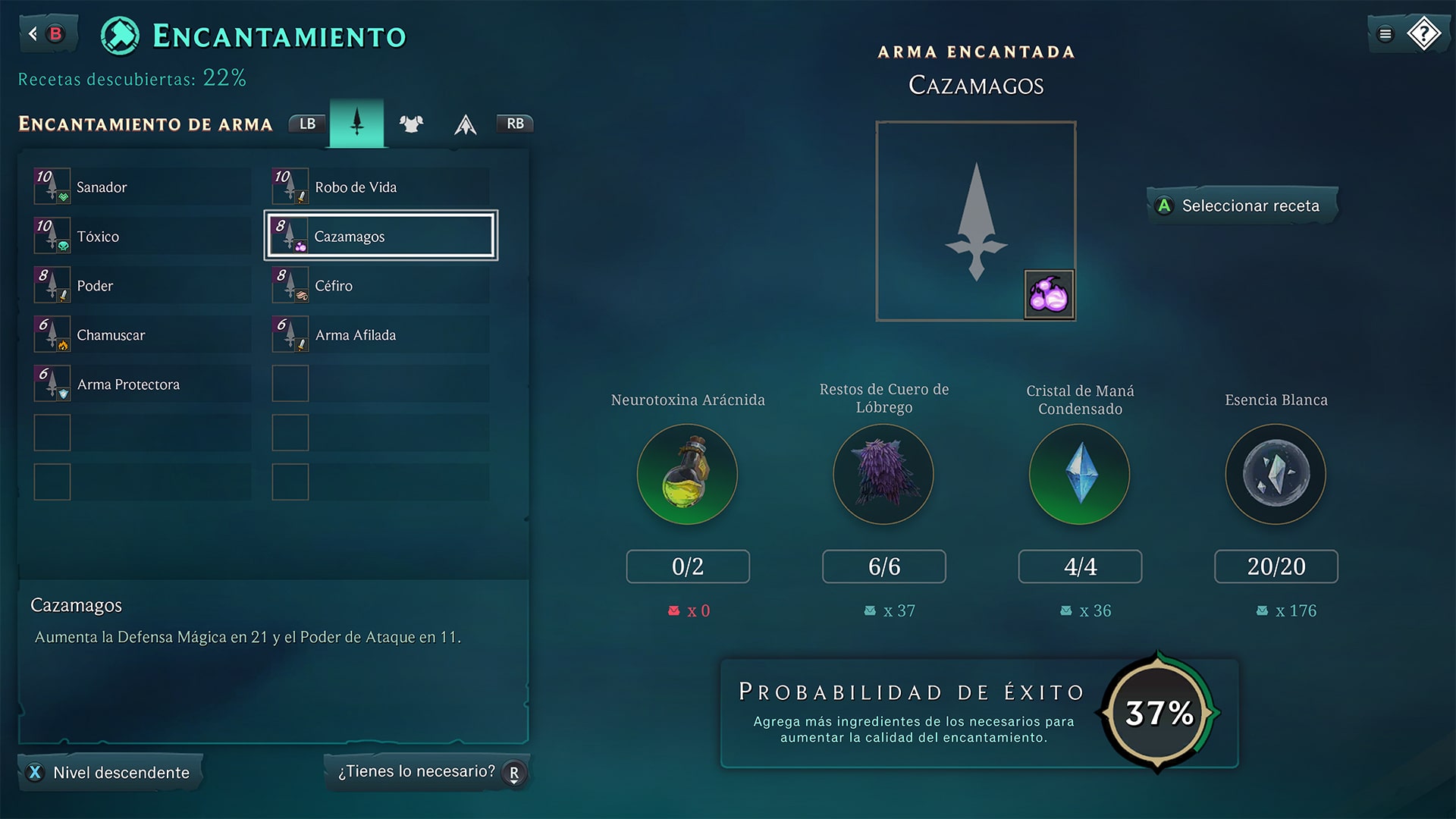Click the Cazamagos recipe entry

coord(380,236)
